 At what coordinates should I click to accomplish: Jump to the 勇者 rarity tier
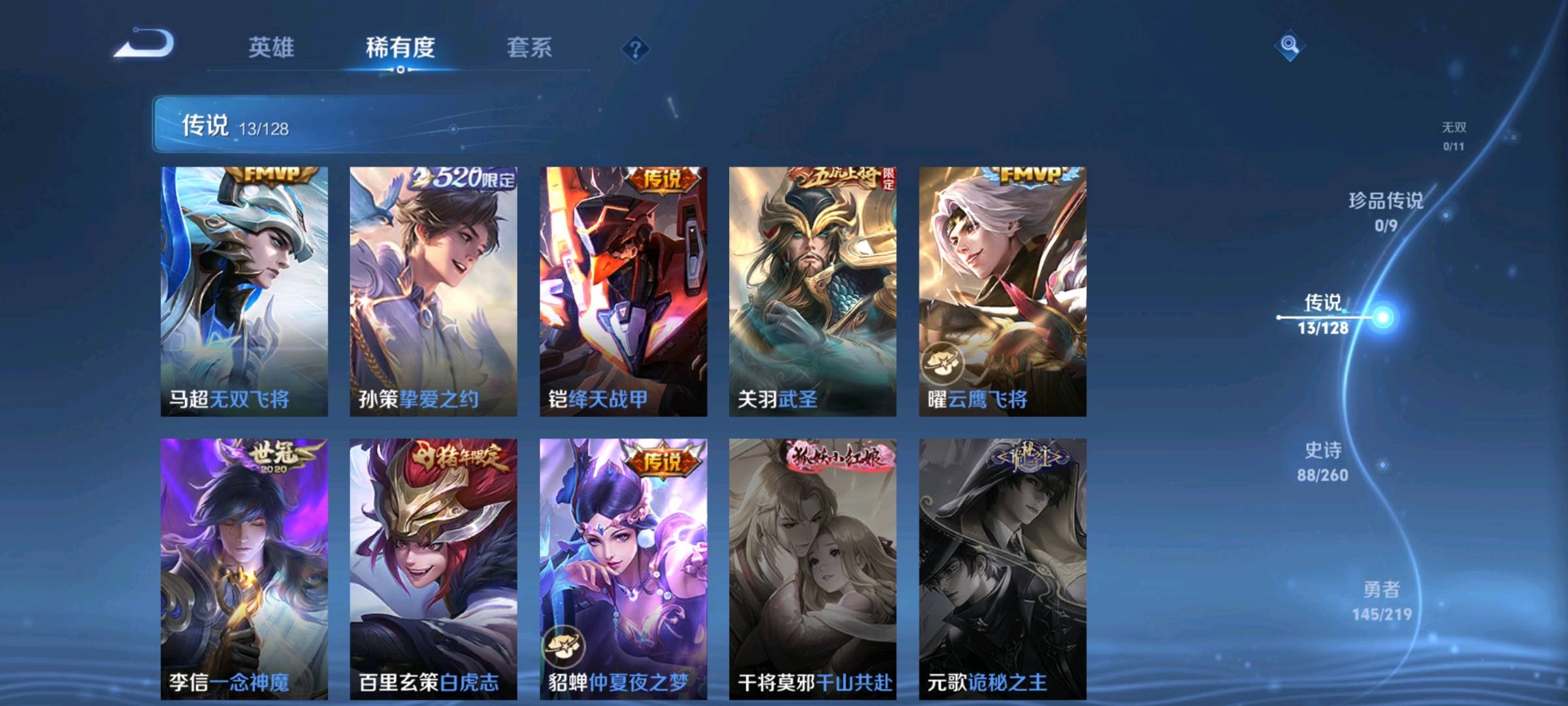coord(1381,600)
